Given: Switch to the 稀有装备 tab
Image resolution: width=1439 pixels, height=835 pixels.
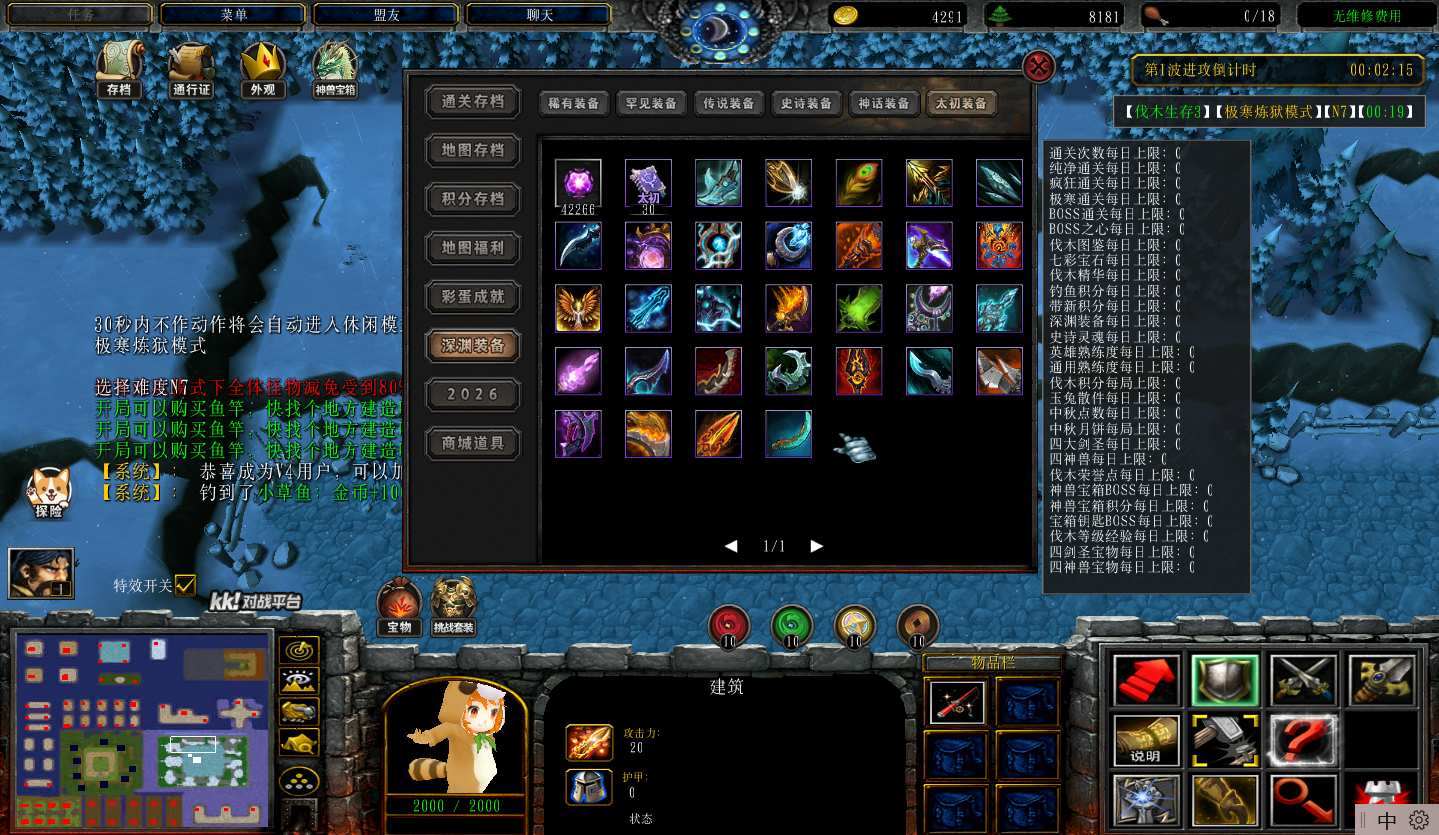Looking at the screenshot, I should [573, 103].
